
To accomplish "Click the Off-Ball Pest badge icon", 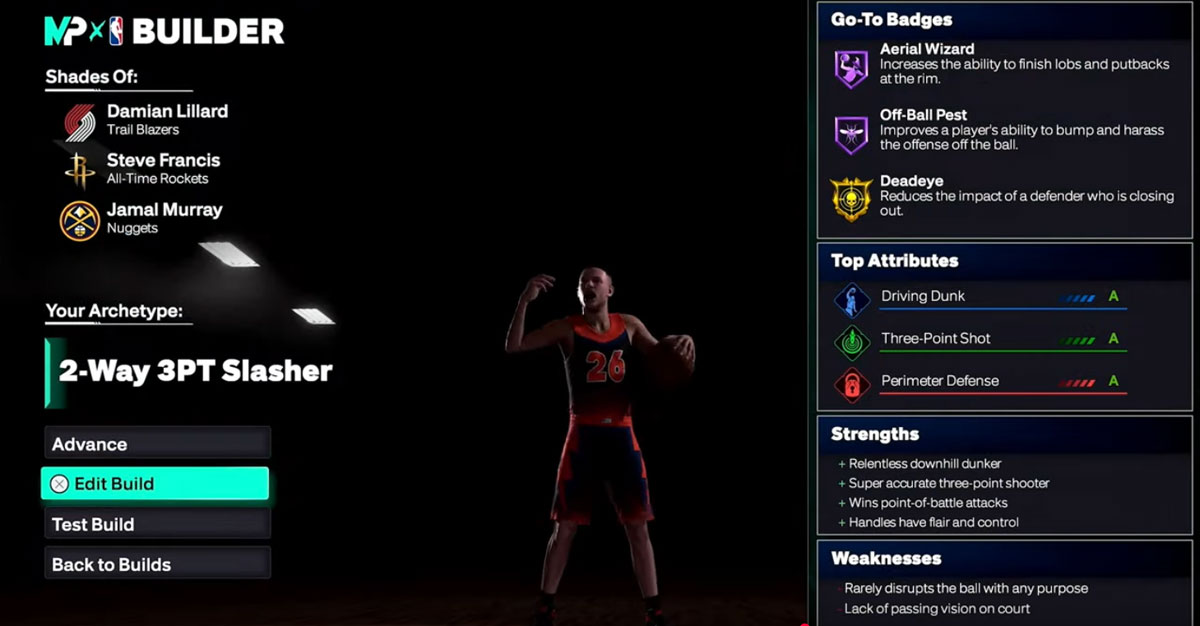I will pos(851,134).
